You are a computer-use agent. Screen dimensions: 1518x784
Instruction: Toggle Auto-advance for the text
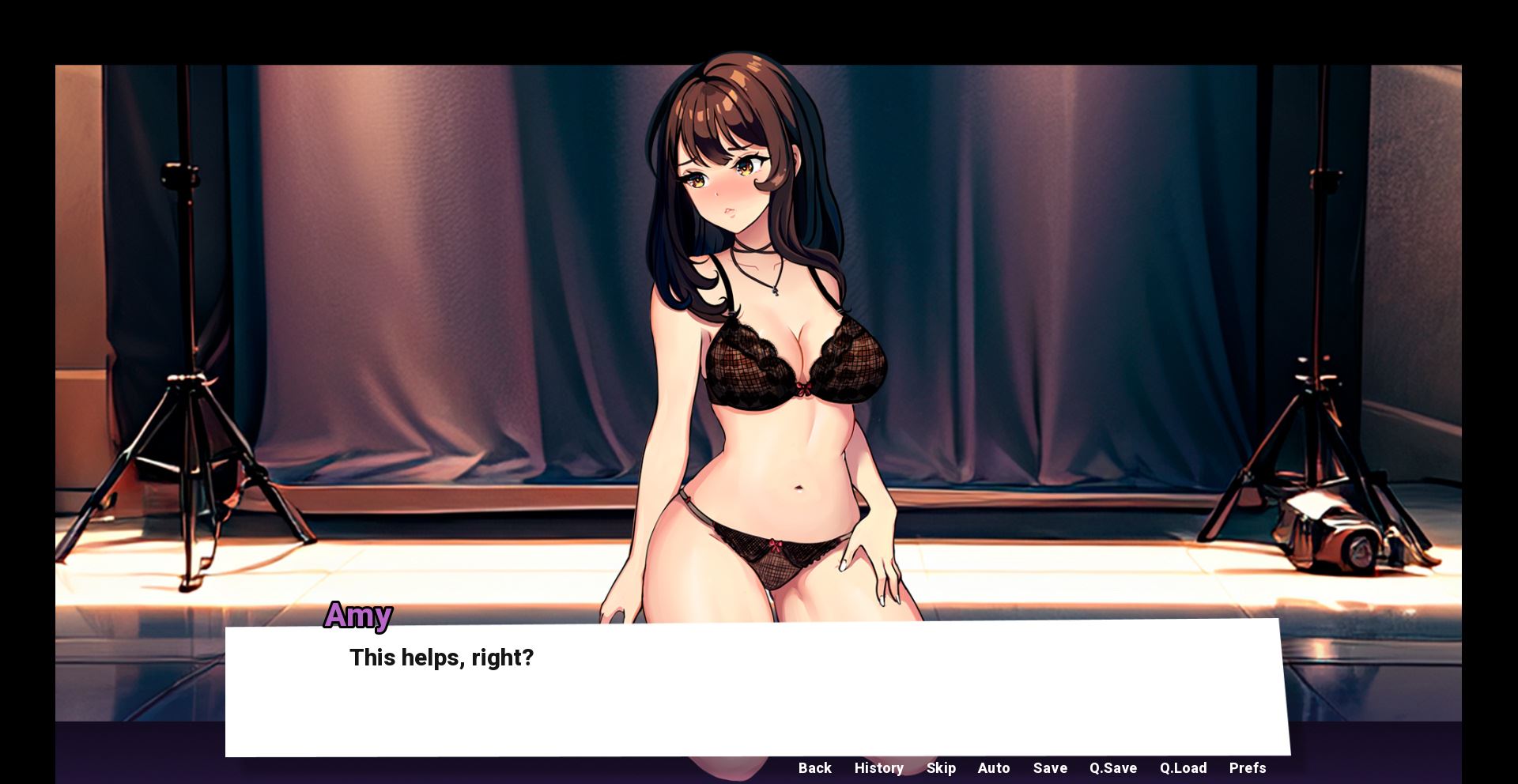coord(994,767)
